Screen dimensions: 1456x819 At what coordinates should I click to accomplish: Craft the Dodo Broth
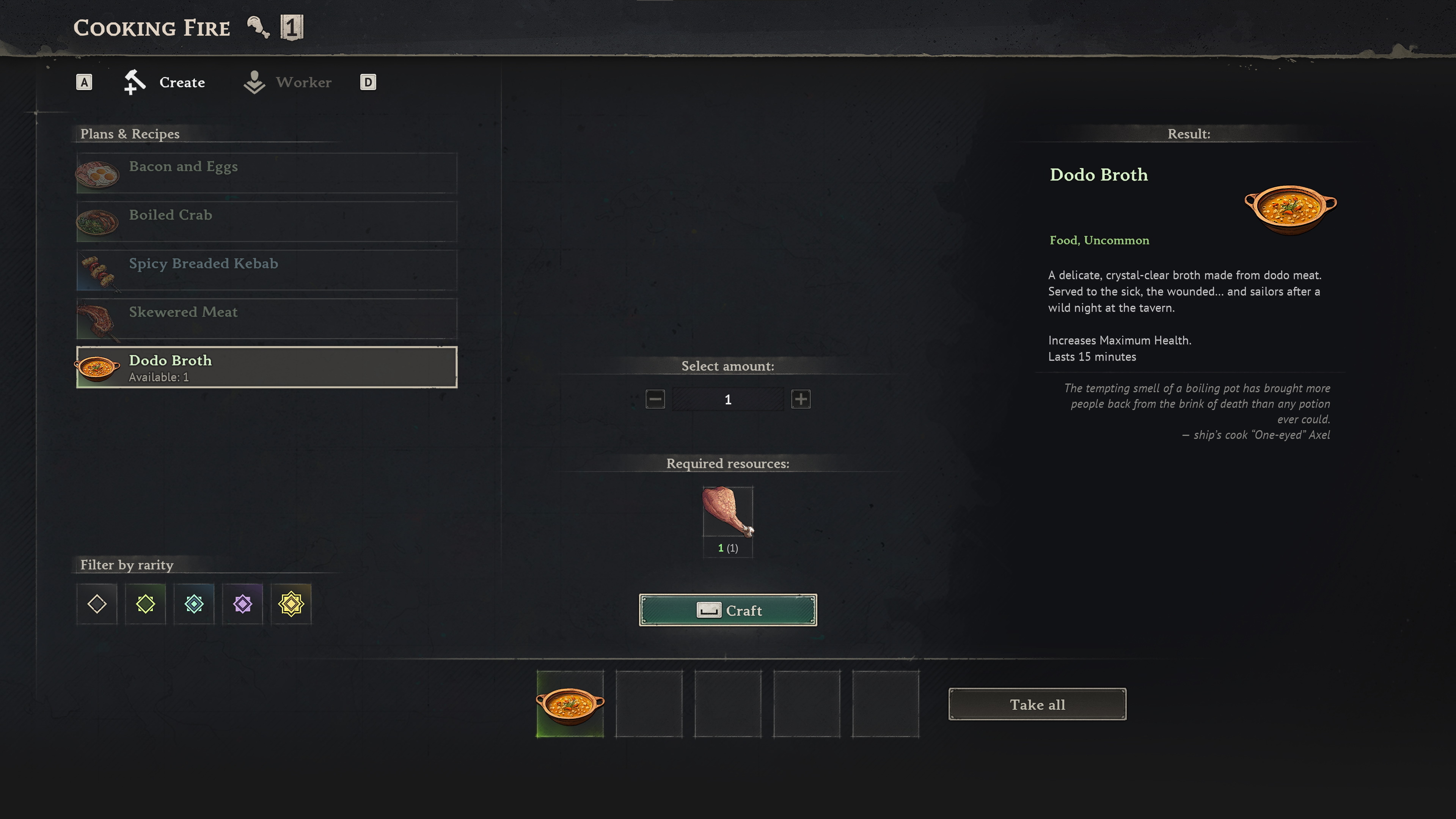tap(727, 610)
